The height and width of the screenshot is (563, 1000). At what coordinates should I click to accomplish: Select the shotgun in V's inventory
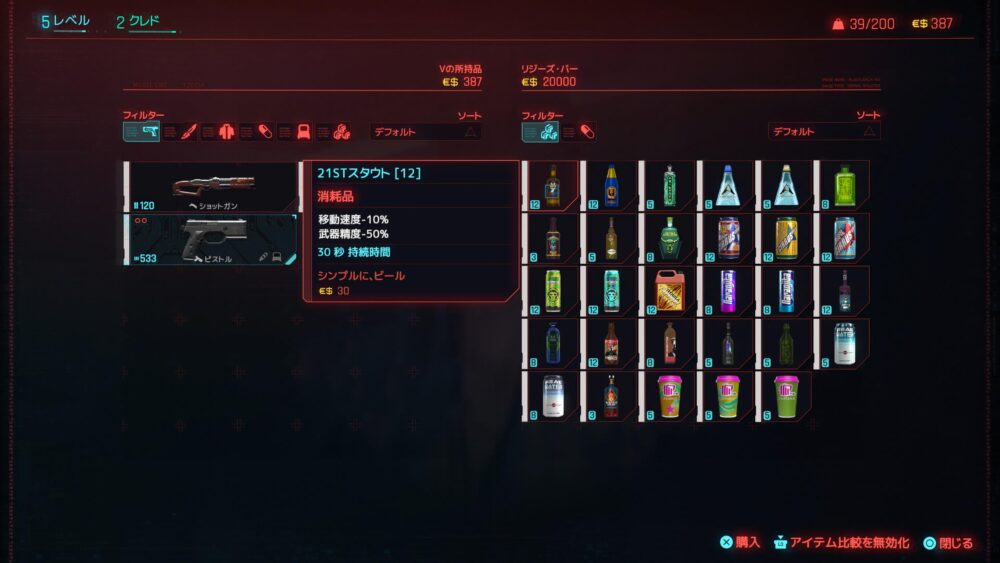point(211,186)
